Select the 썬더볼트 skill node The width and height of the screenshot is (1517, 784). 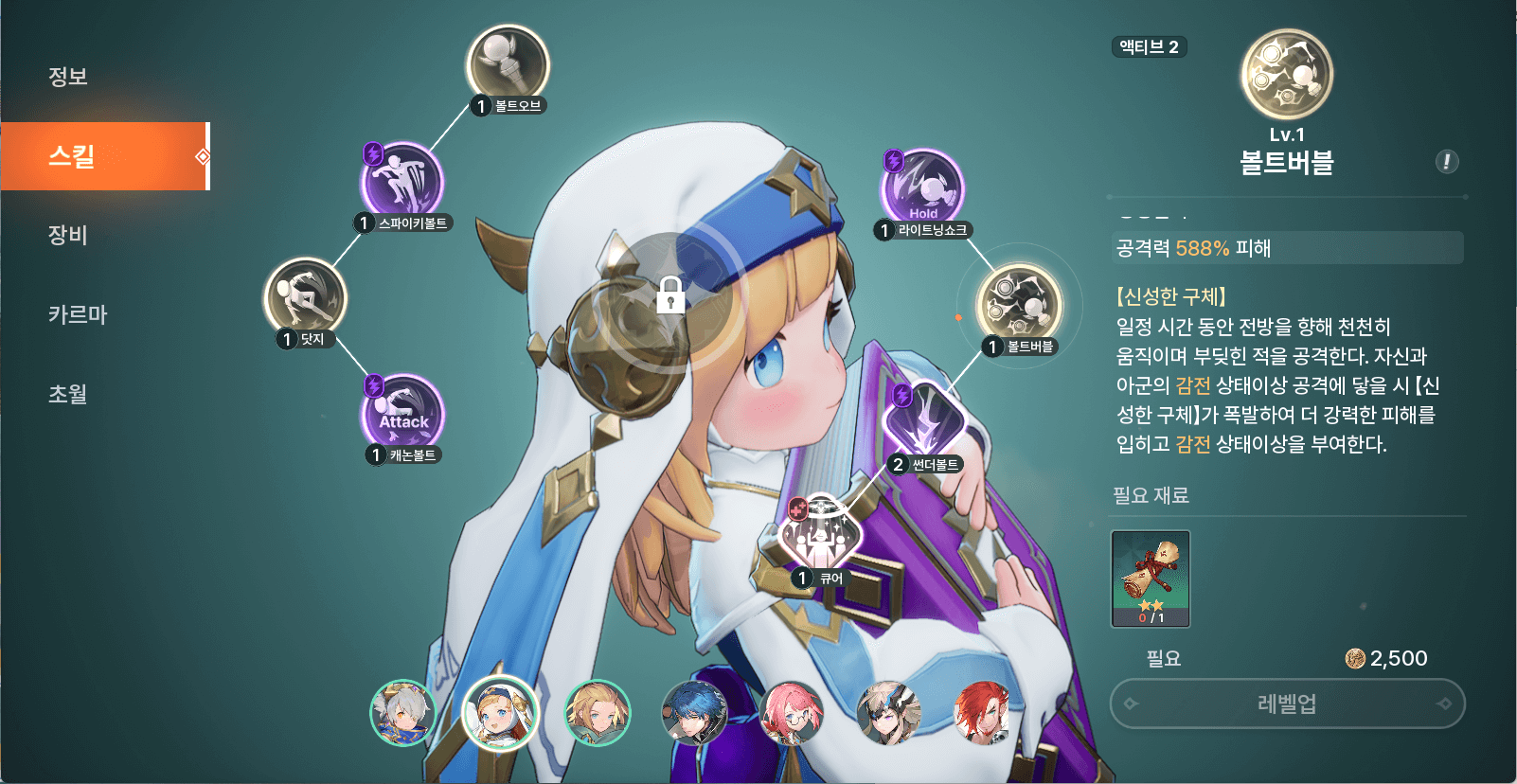pyautogui.click(x=923, y=422)
